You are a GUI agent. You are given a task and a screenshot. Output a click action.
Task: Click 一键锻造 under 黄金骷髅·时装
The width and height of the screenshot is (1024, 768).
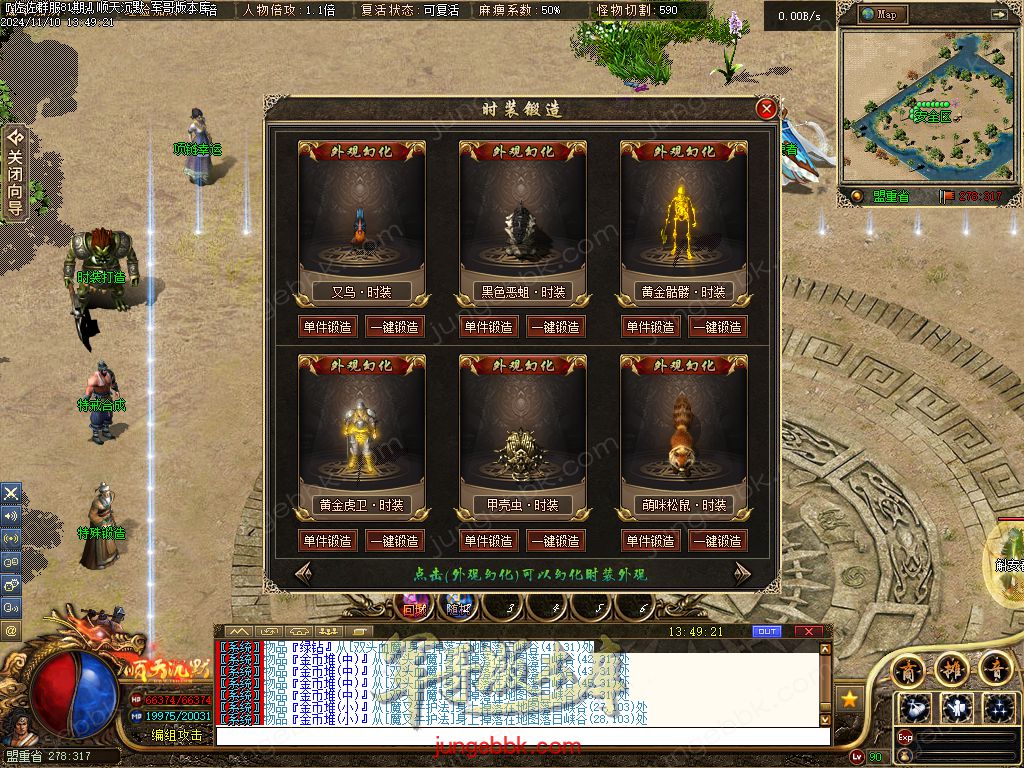coord(717,327)
